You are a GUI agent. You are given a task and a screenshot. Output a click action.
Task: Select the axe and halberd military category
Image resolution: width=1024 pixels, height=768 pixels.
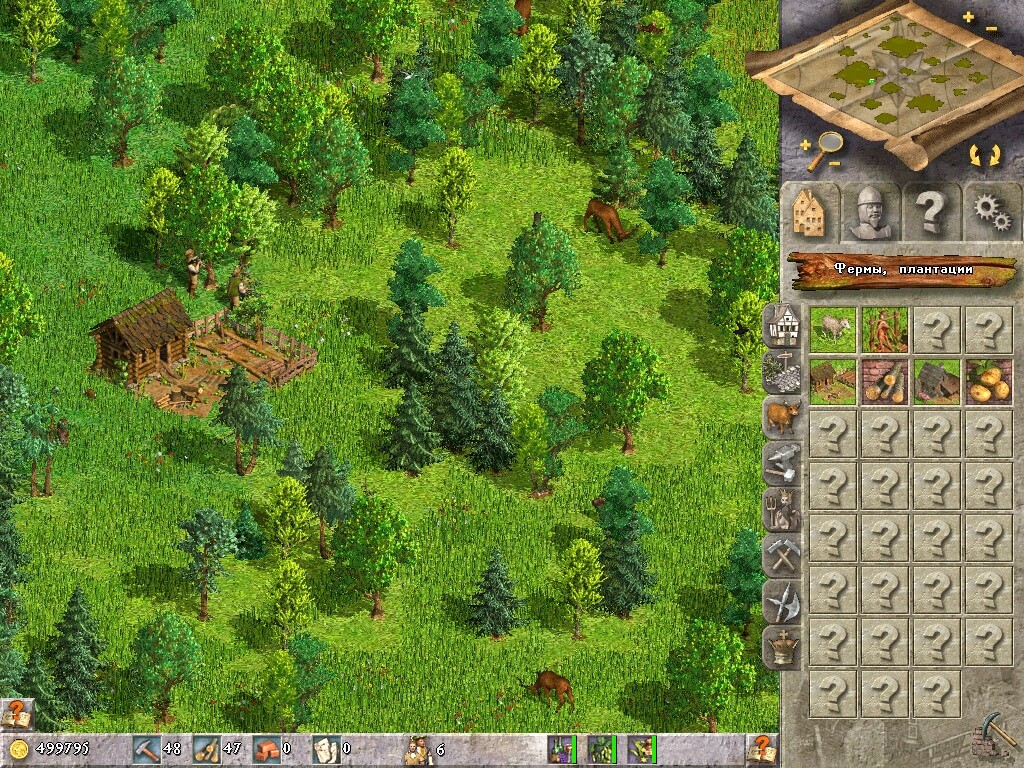pyautogui.click(x=782, y=602)
